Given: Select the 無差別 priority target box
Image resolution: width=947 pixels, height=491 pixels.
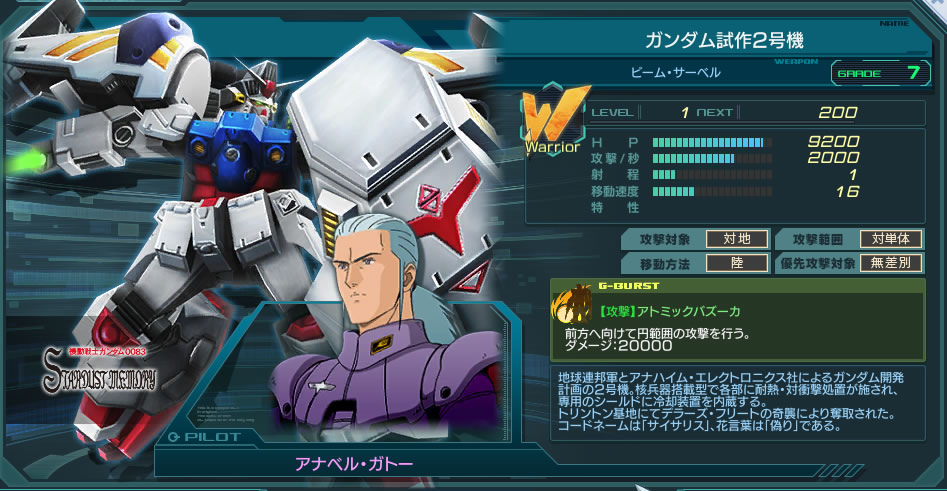Looking at the screenshot, I should pos(890,263).
